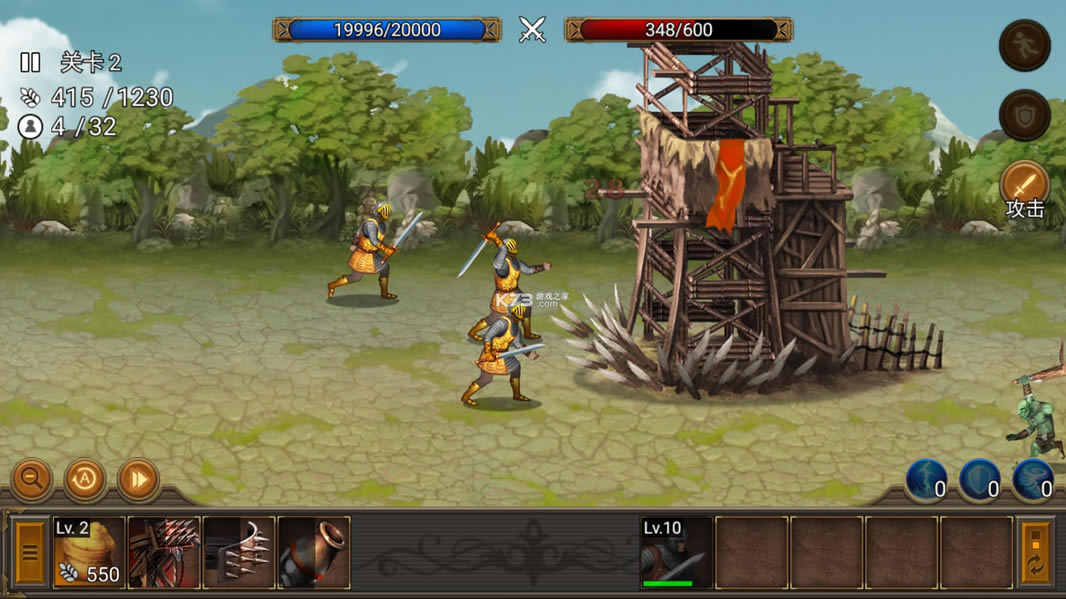Use the blue shield spell

(980, 480)
